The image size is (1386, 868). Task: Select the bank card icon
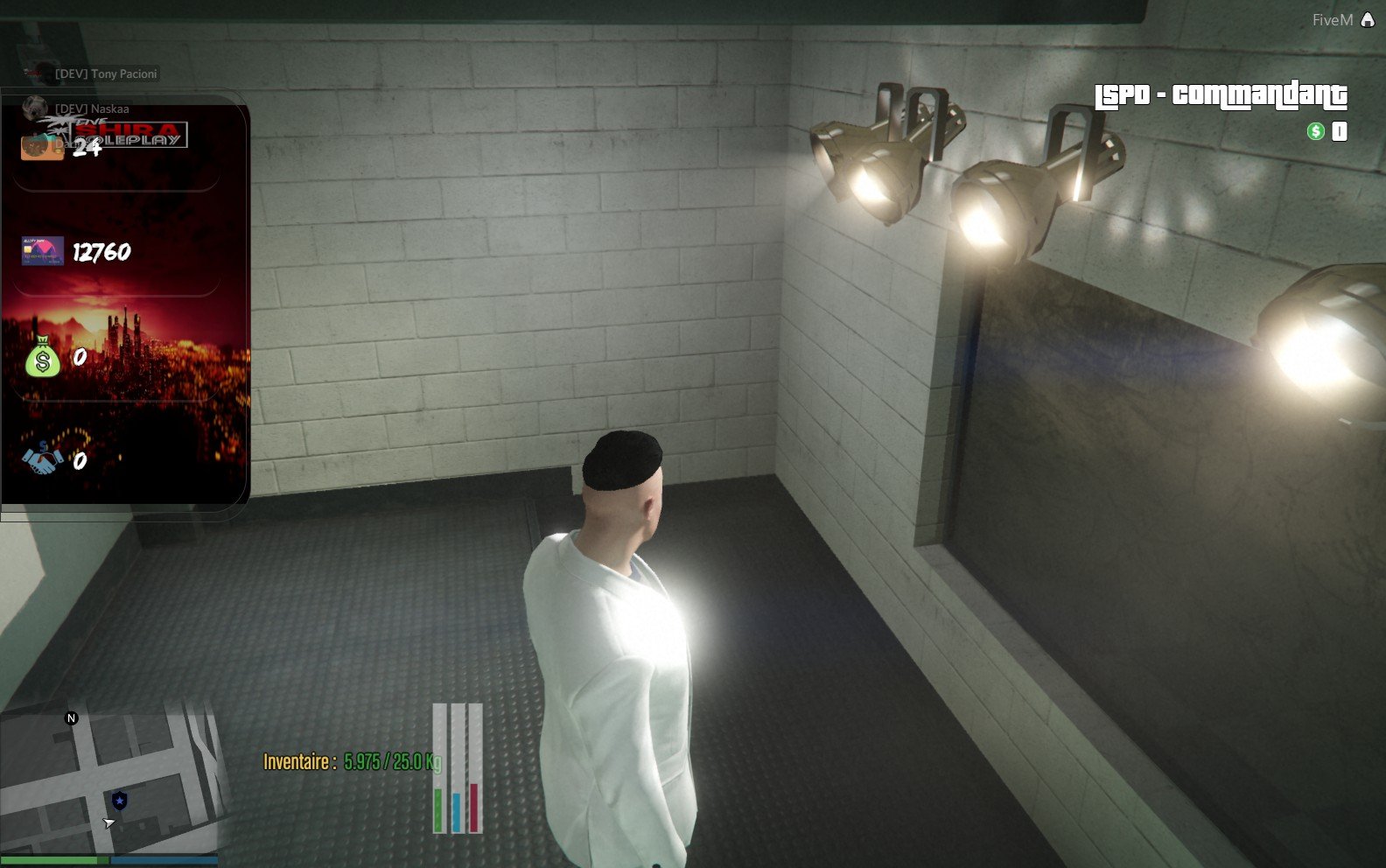click(x=43, y=251)
